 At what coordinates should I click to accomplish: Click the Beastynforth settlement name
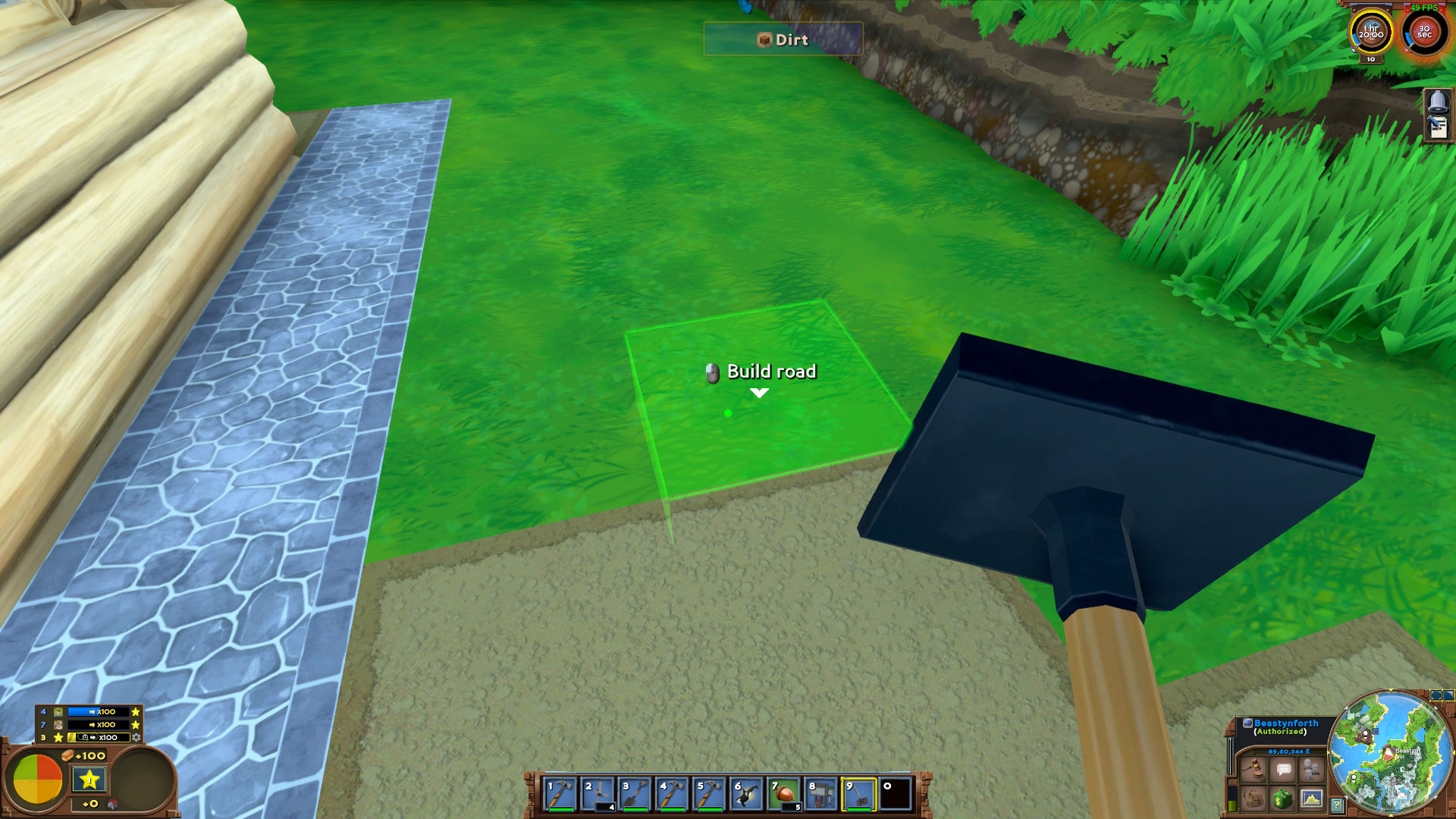coord(1286,723)
